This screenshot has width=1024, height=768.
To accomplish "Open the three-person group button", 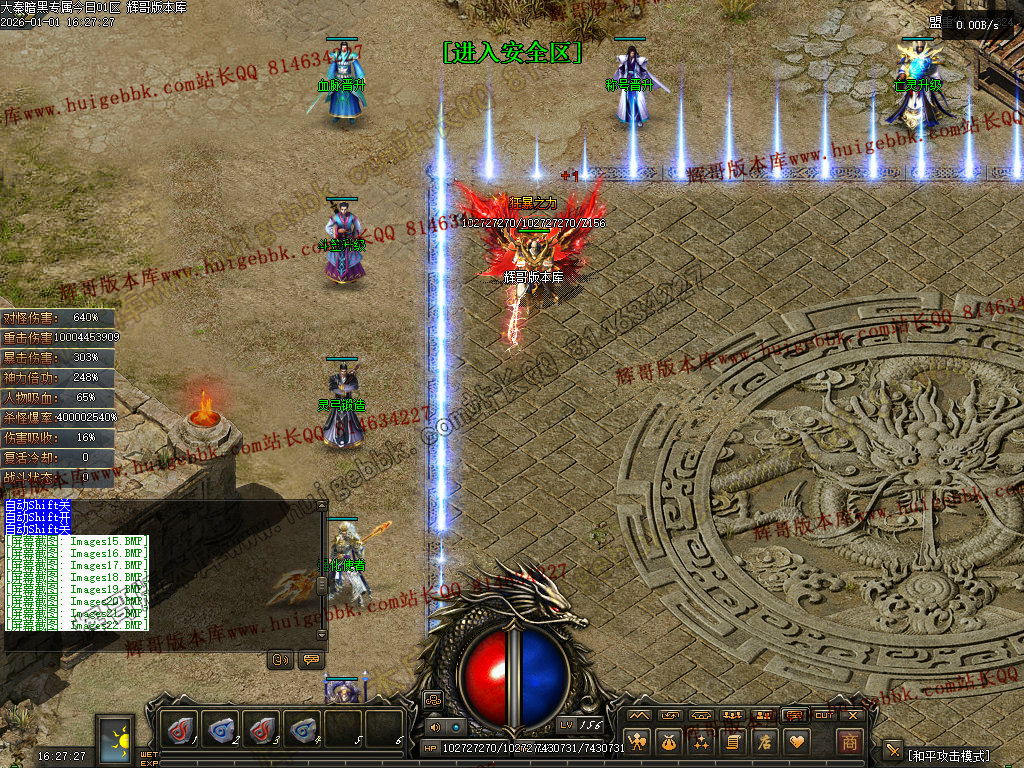I will coord(733,715).
